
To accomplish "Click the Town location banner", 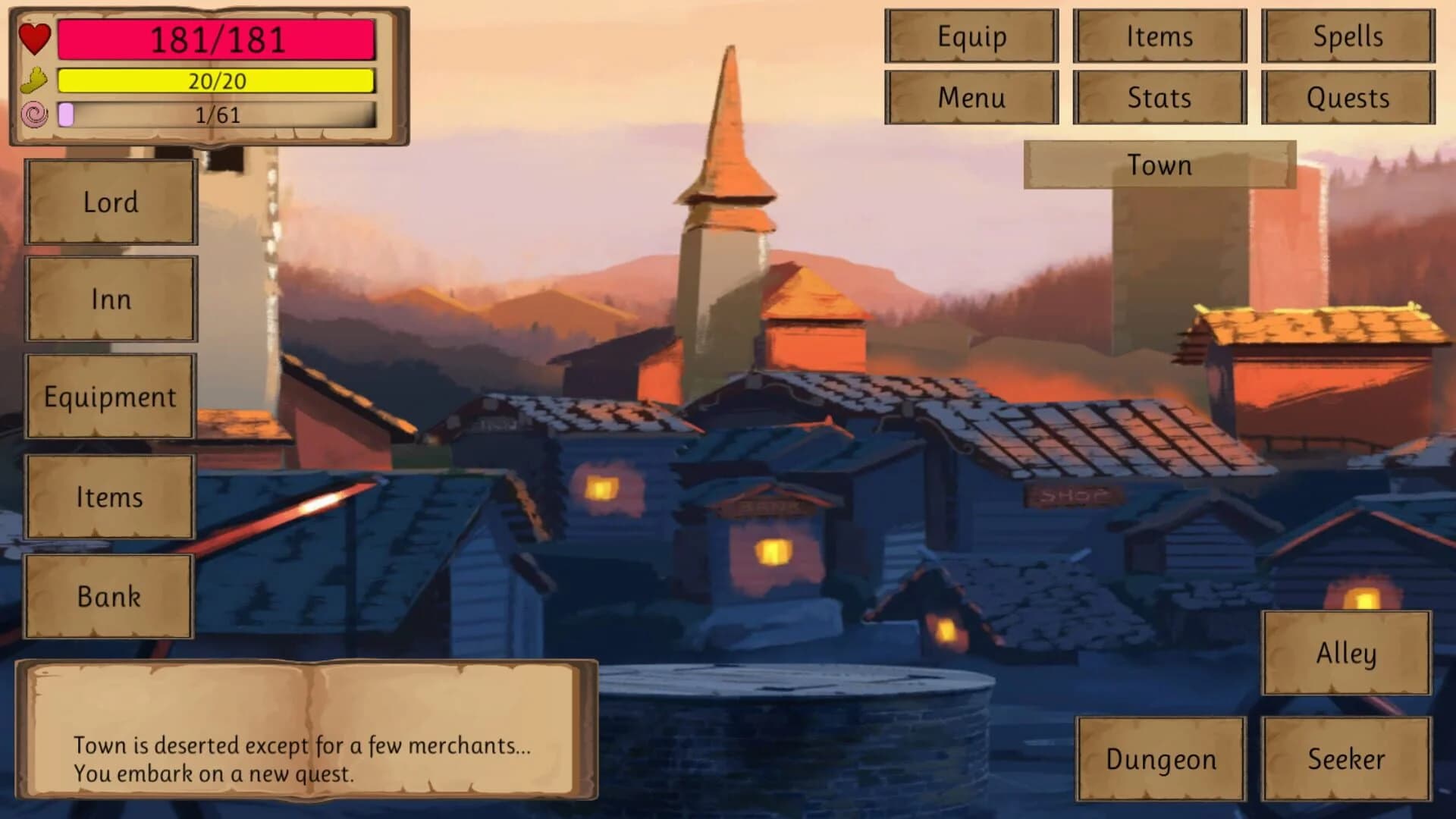I will 1159,165.
